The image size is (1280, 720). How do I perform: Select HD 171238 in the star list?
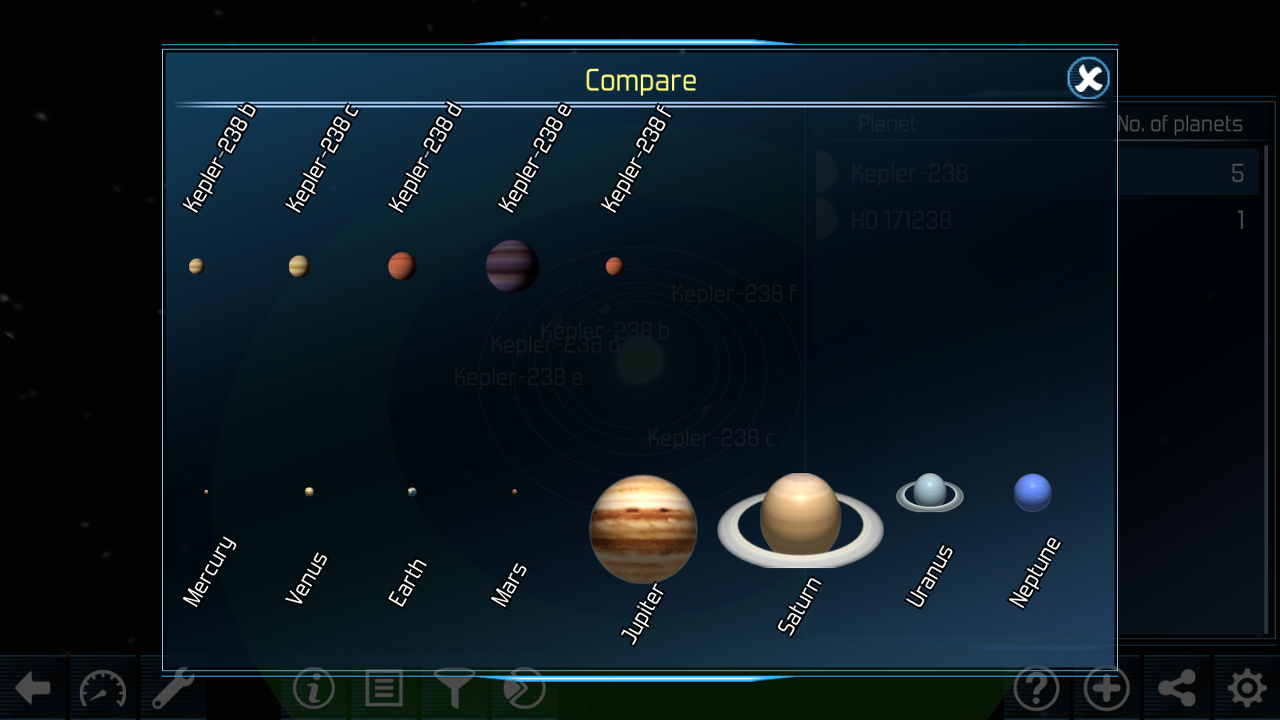(x=901, y=220)
